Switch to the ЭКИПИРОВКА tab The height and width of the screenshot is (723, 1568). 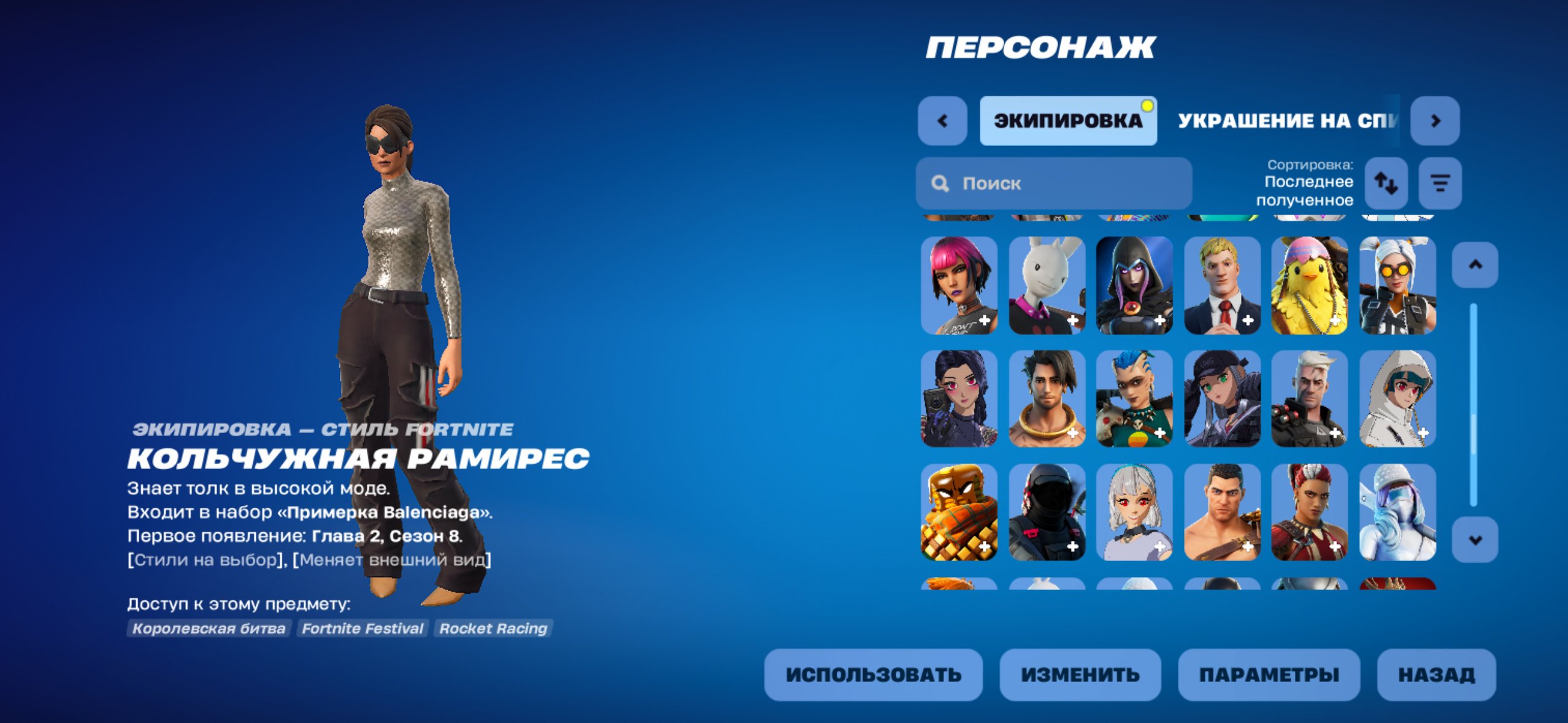click(x=1067, y=121)
